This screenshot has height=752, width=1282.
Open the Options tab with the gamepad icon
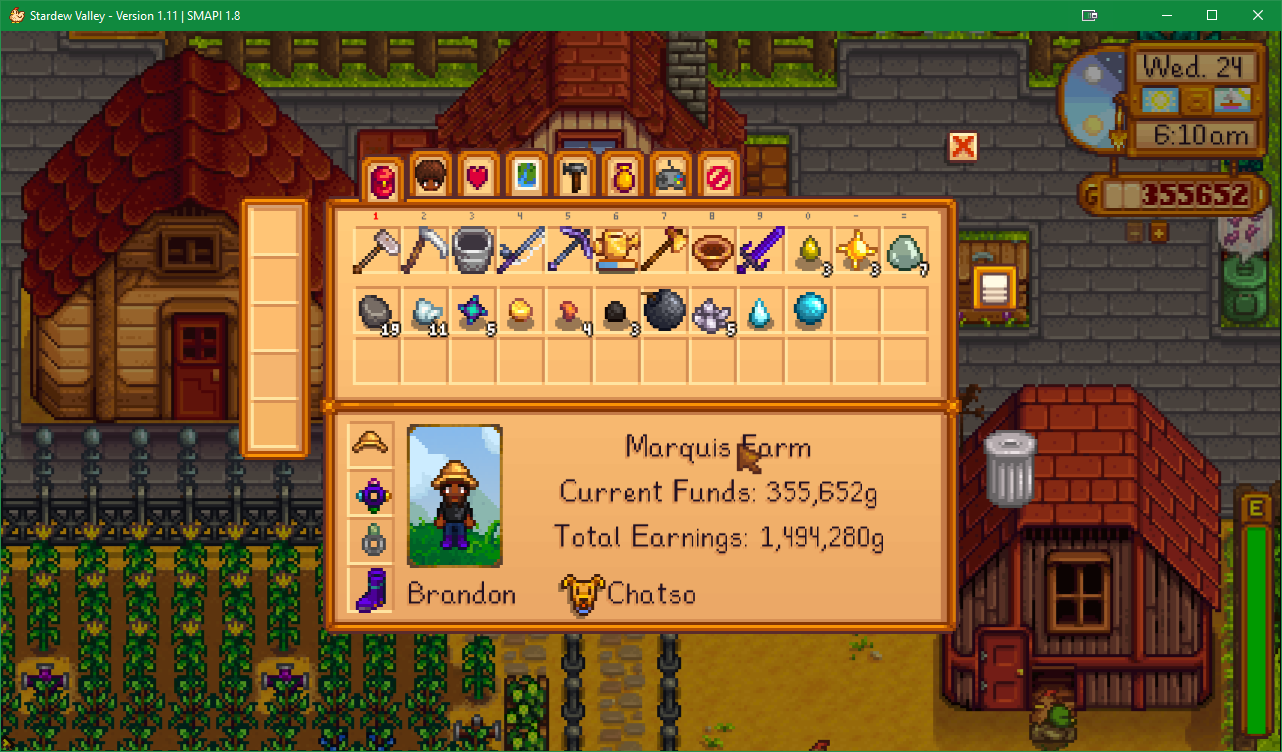pyautogui.click(x=670, y=178)
